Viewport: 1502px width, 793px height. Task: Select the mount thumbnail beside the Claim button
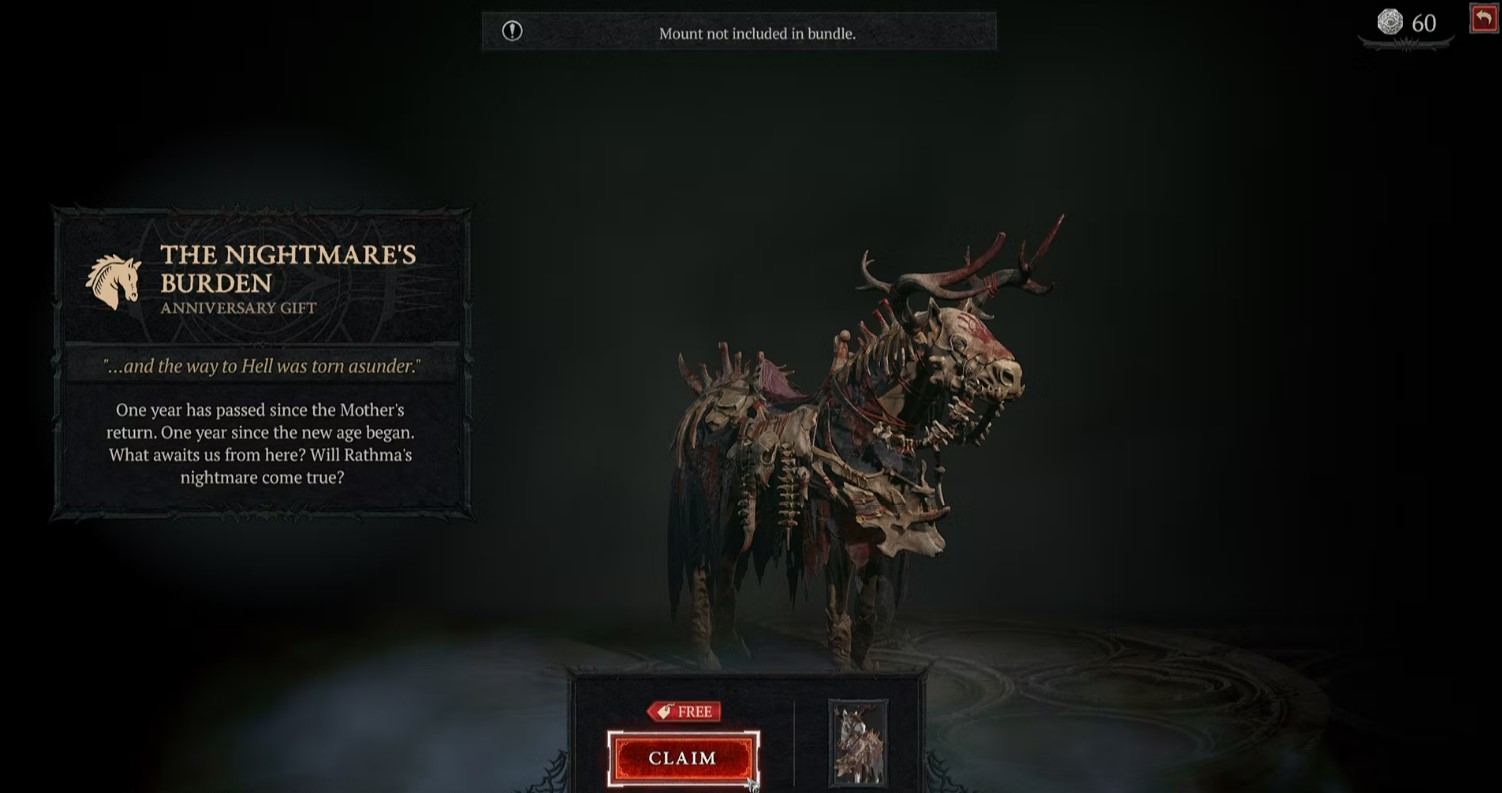857,744
